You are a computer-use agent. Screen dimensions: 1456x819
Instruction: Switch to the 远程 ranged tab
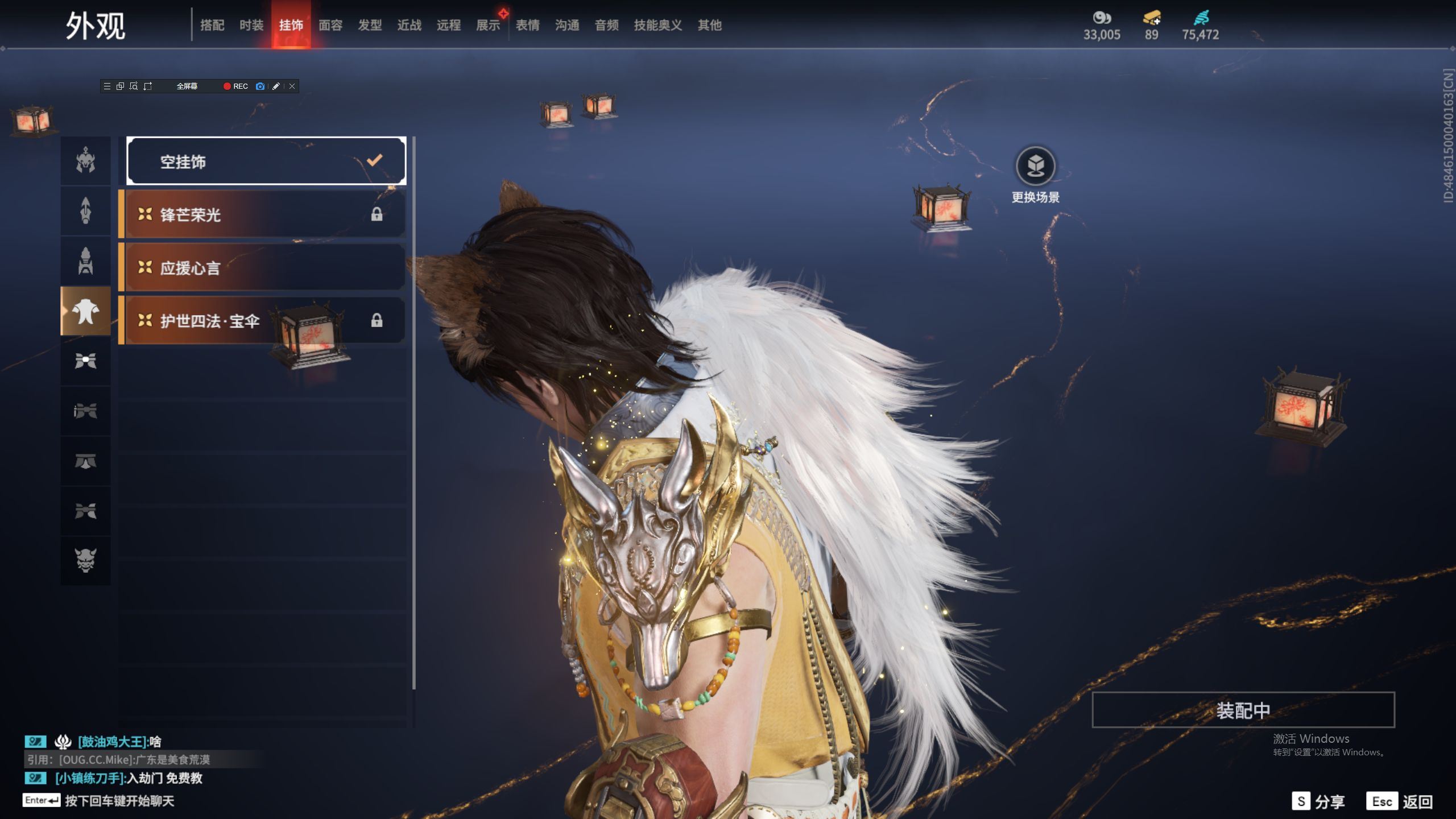[449, 25]
